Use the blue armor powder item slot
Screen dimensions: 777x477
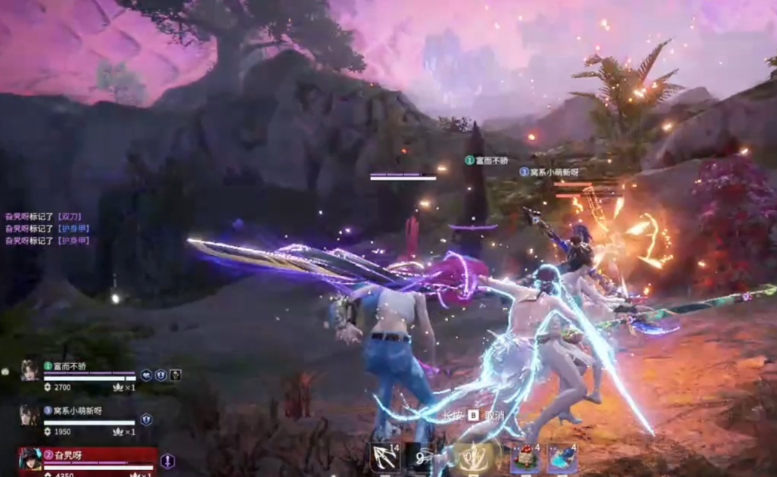click(x=561, y=459)
